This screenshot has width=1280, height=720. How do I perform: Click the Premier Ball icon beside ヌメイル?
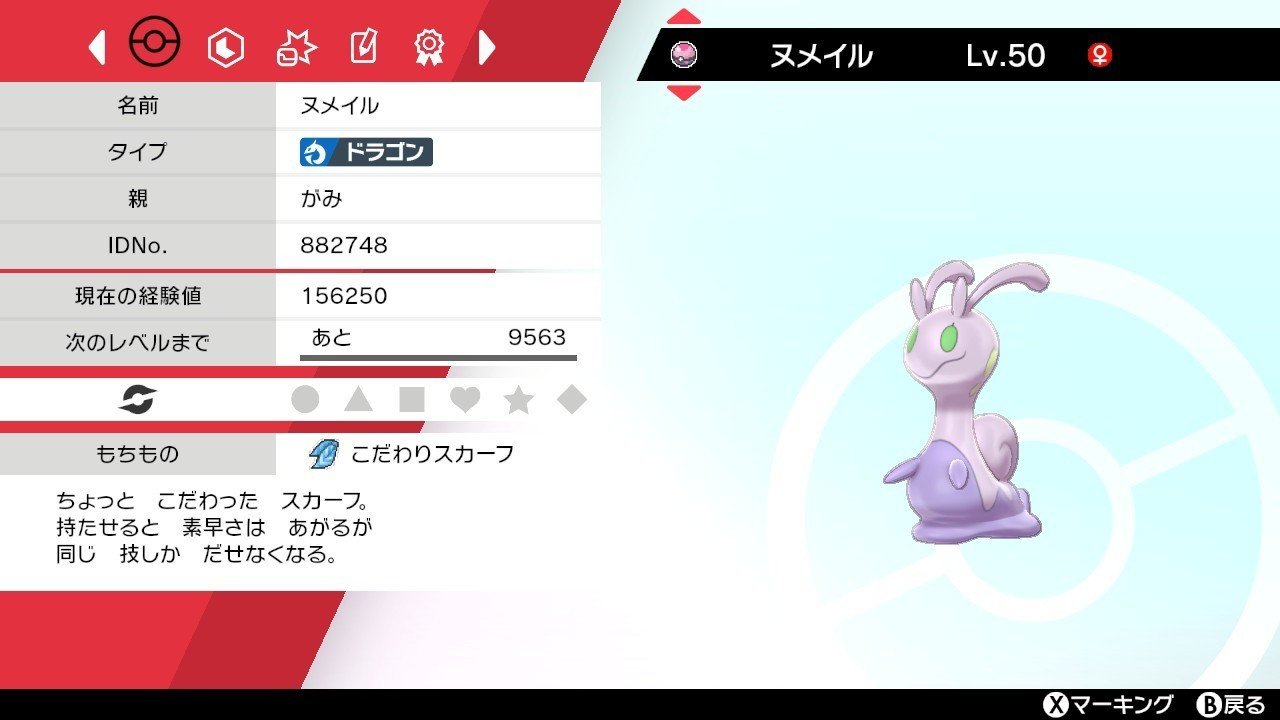(685, 55)
